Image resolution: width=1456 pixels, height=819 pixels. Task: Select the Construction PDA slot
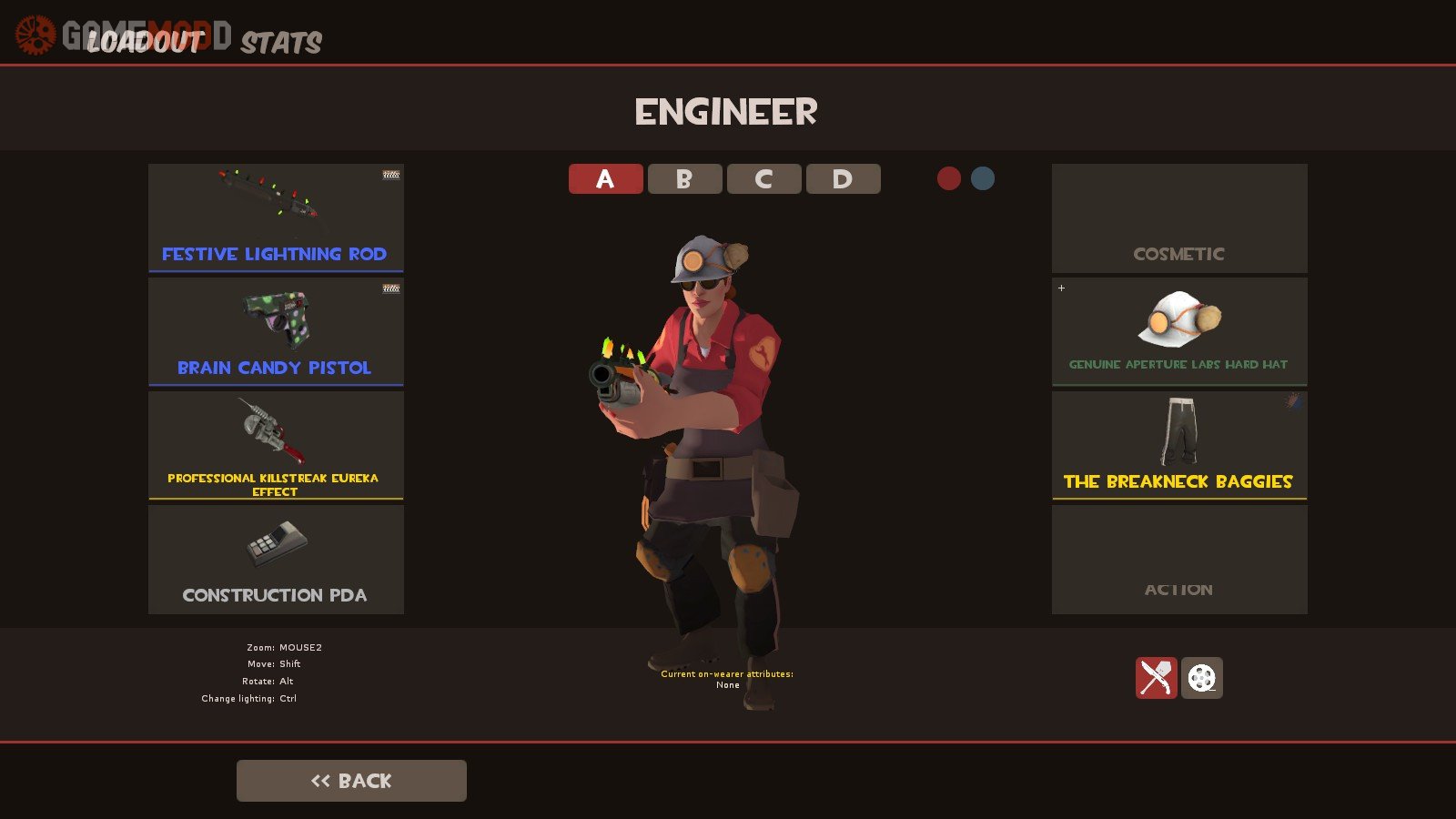tap(276, 559)
